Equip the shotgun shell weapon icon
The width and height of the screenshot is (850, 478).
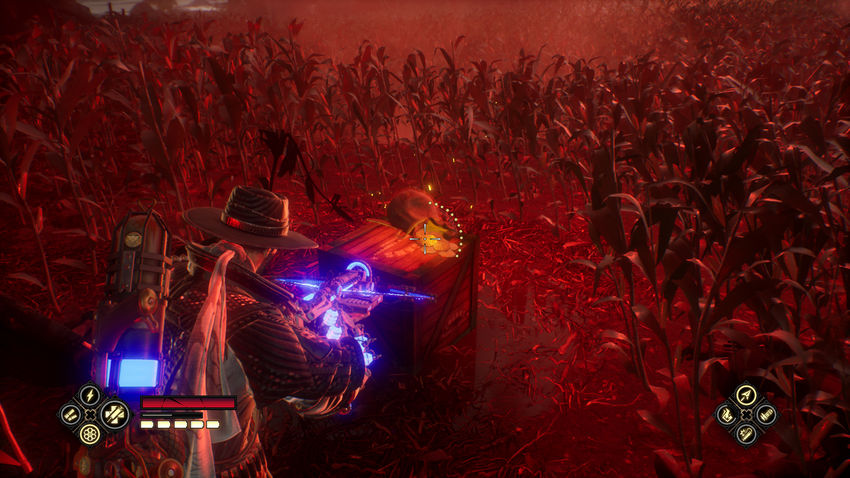(x=765, y=414)
